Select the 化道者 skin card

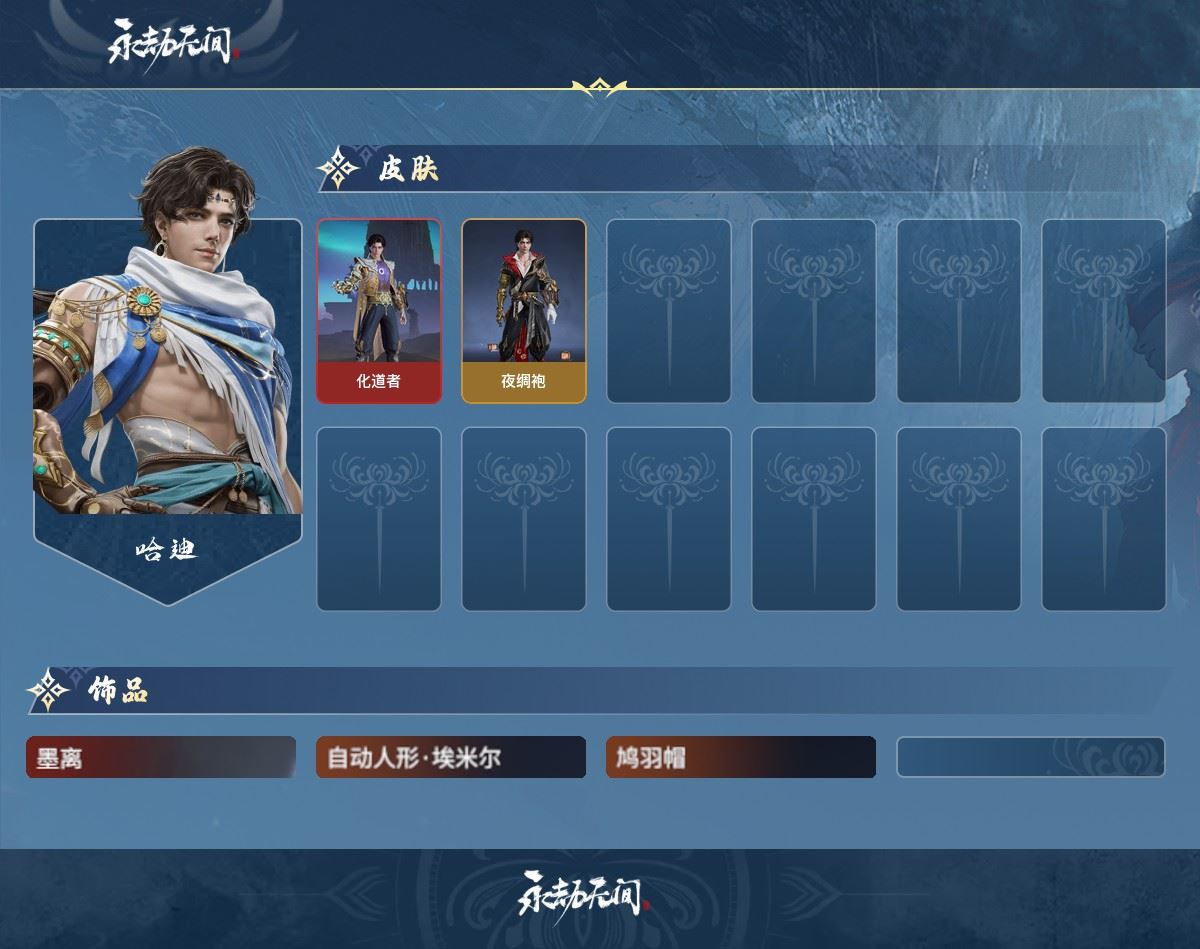[x=379, y=311]
